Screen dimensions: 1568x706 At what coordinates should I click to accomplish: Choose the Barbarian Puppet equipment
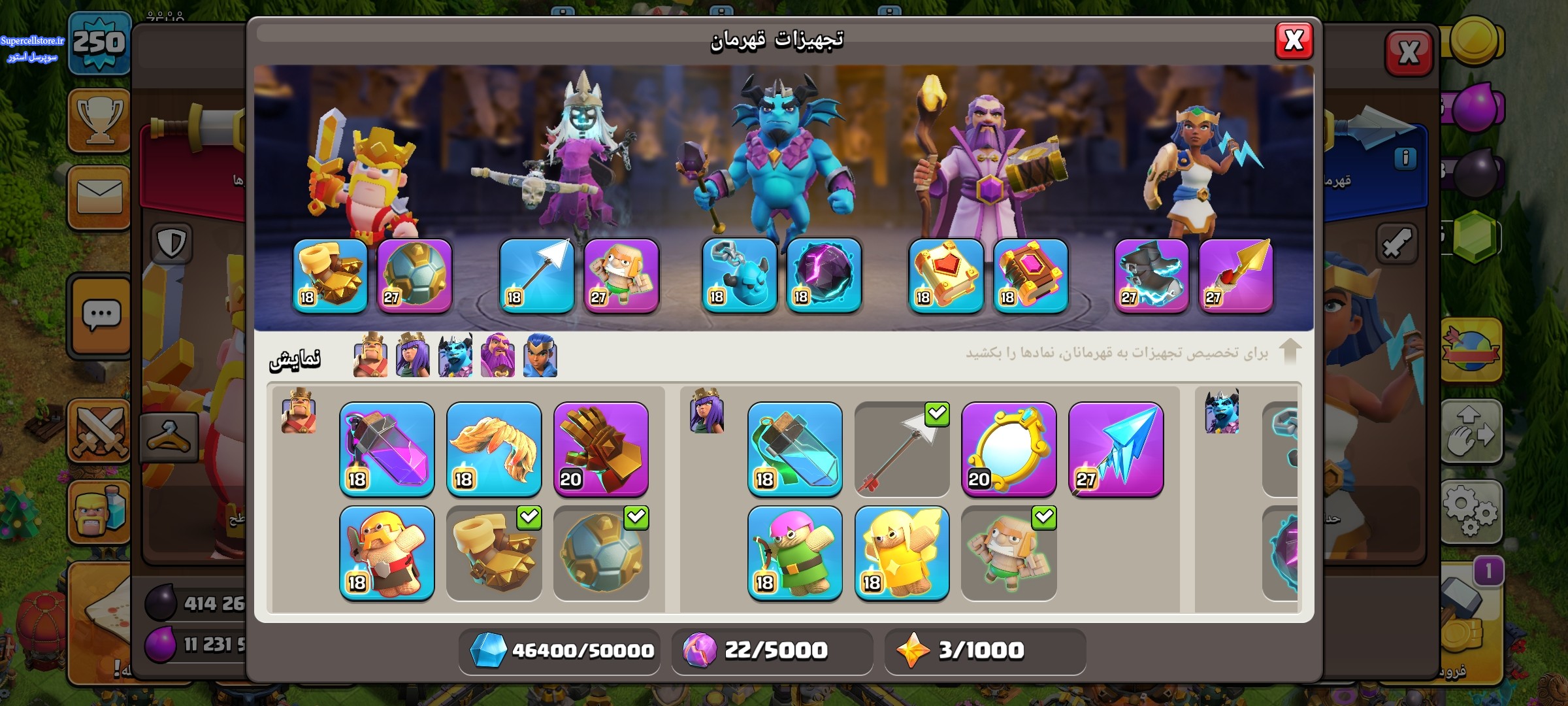click(x=387, y=553)
